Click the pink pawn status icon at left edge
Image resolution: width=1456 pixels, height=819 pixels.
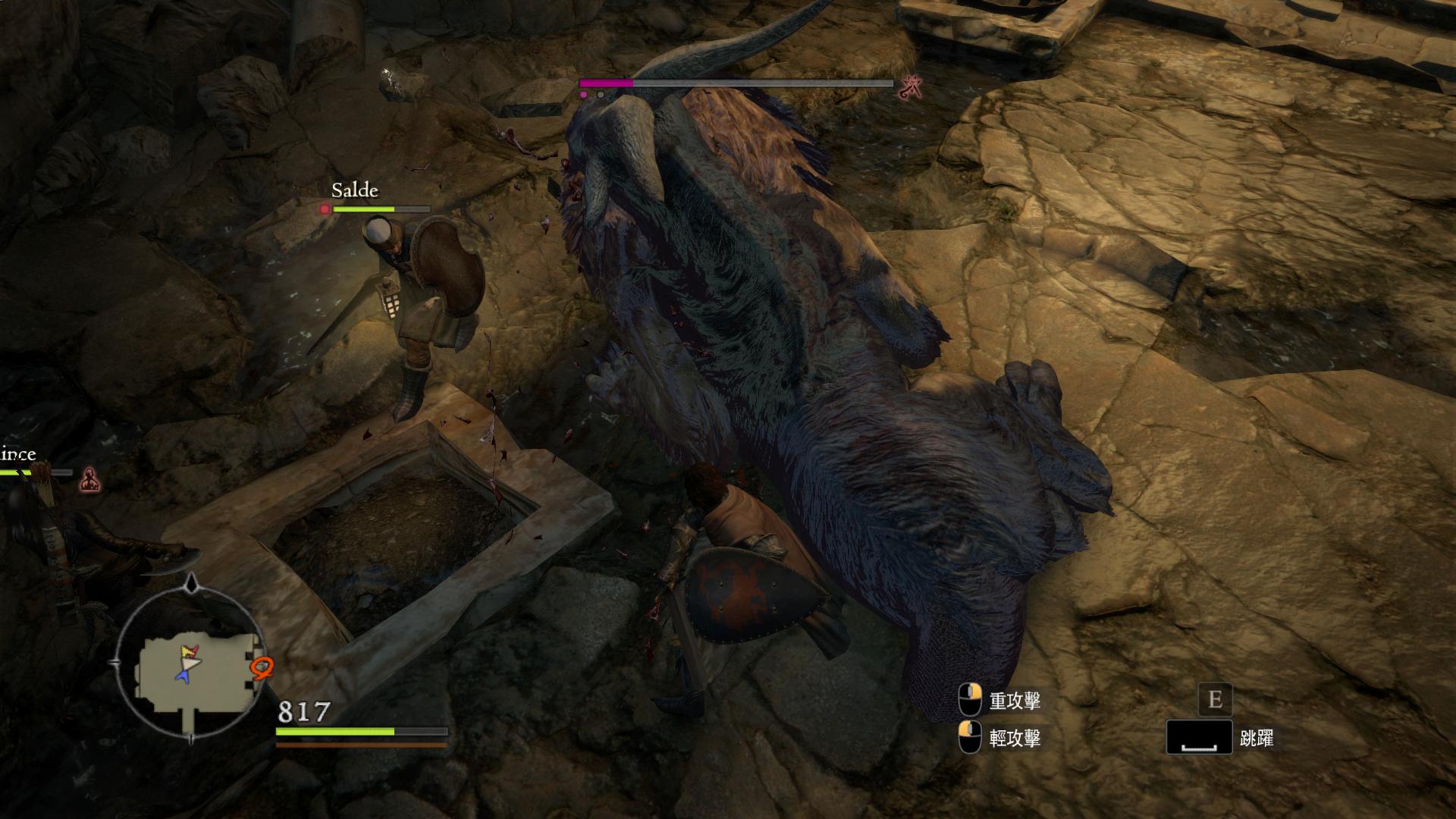90,479
